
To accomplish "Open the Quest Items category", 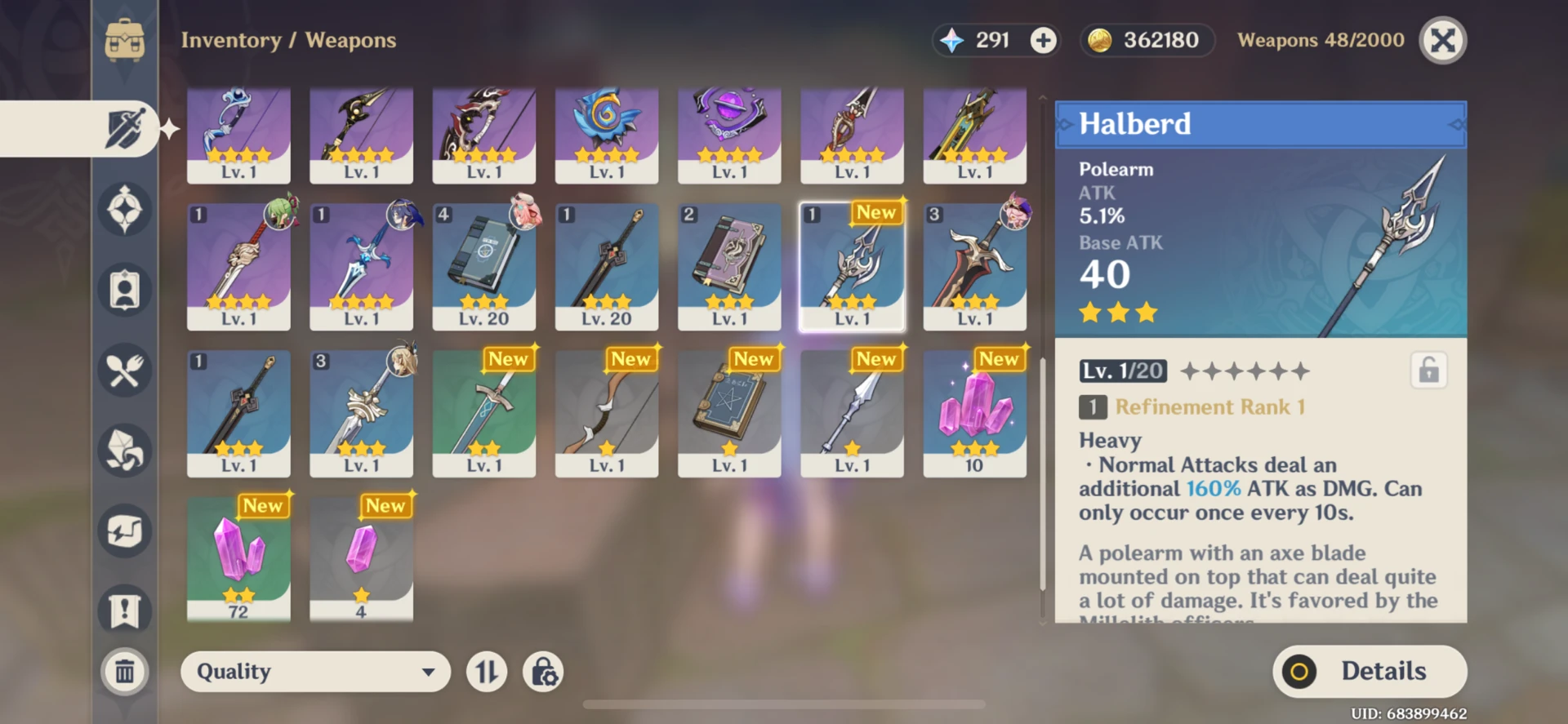I will point(124,611).
